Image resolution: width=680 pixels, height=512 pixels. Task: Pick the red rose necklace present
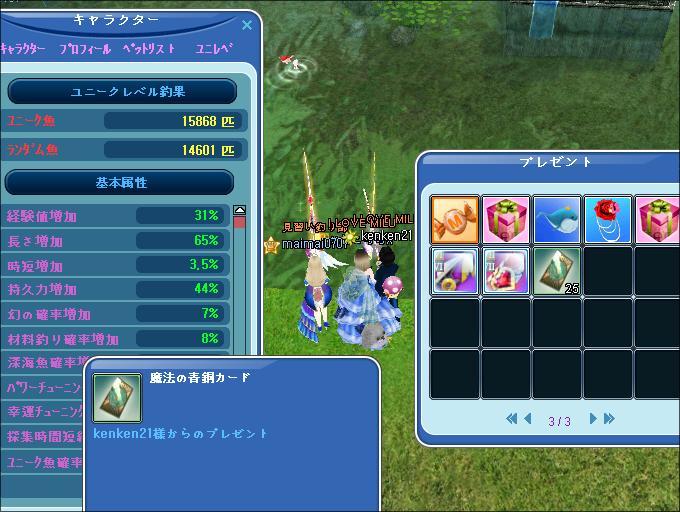point(608,219)
